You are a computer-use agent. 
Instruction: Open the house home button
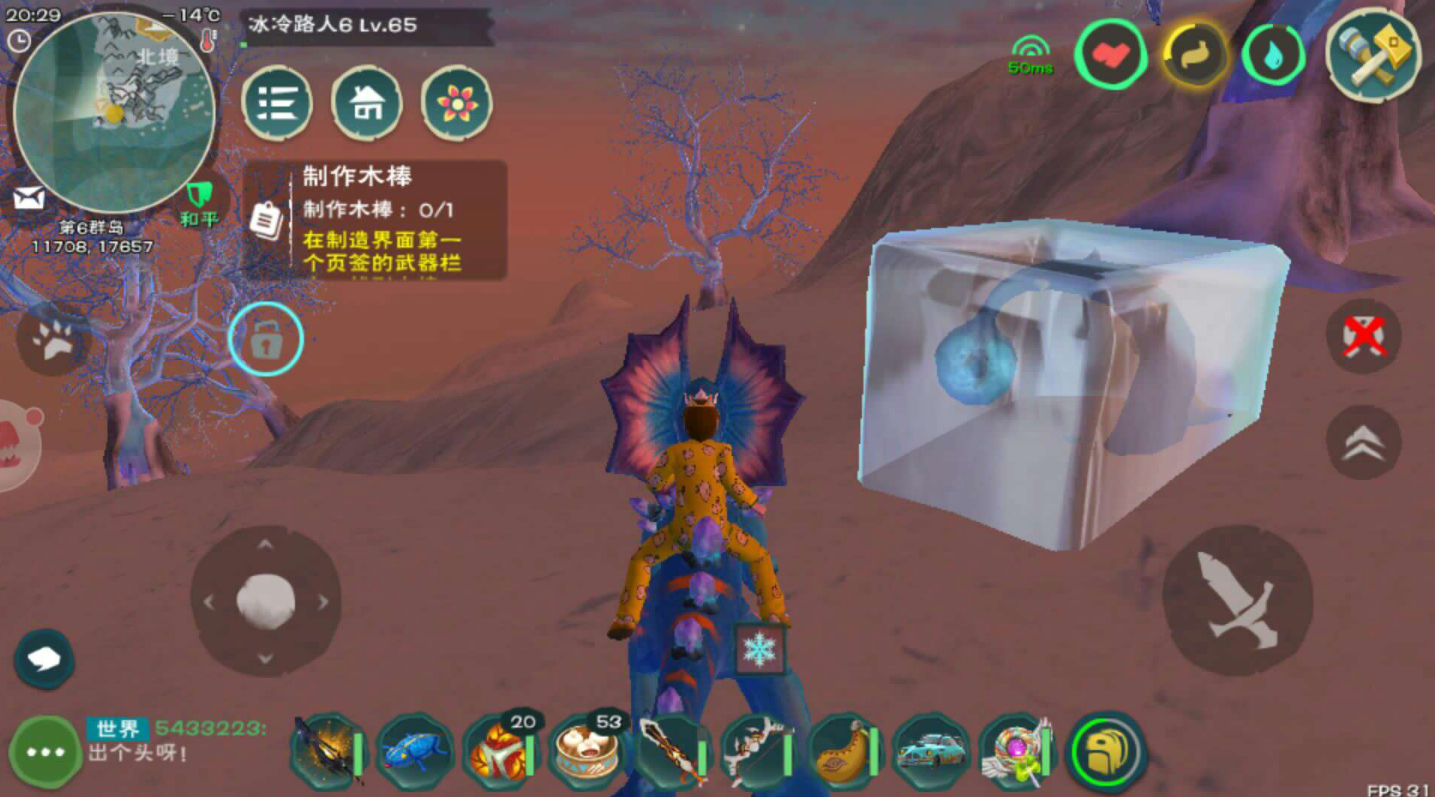pos(367,103)
